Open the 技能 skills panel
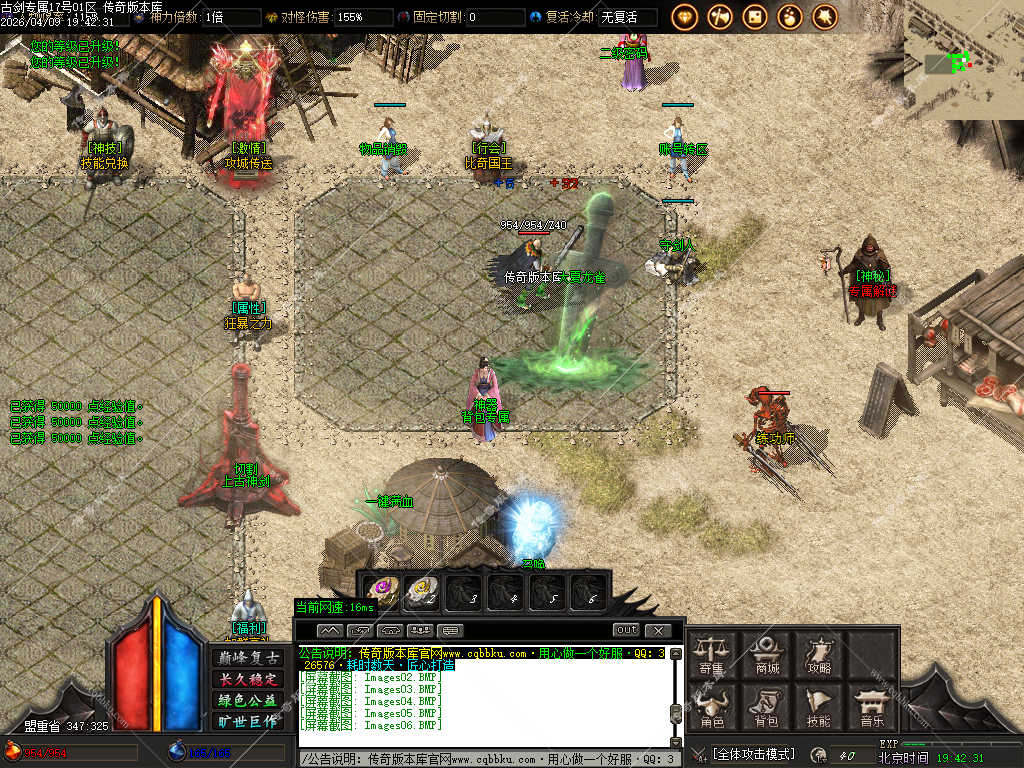The width and height of the screenshot is (1024, 768). pos(818,707)
